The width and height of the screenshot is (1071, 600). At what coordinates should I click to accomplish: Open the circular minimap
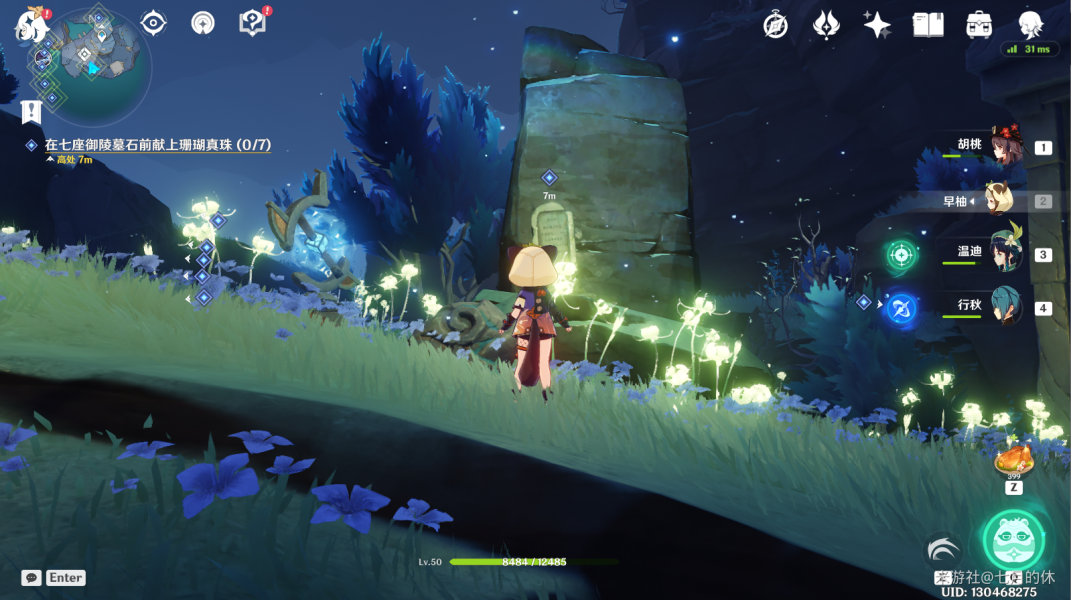coord(100,62)
